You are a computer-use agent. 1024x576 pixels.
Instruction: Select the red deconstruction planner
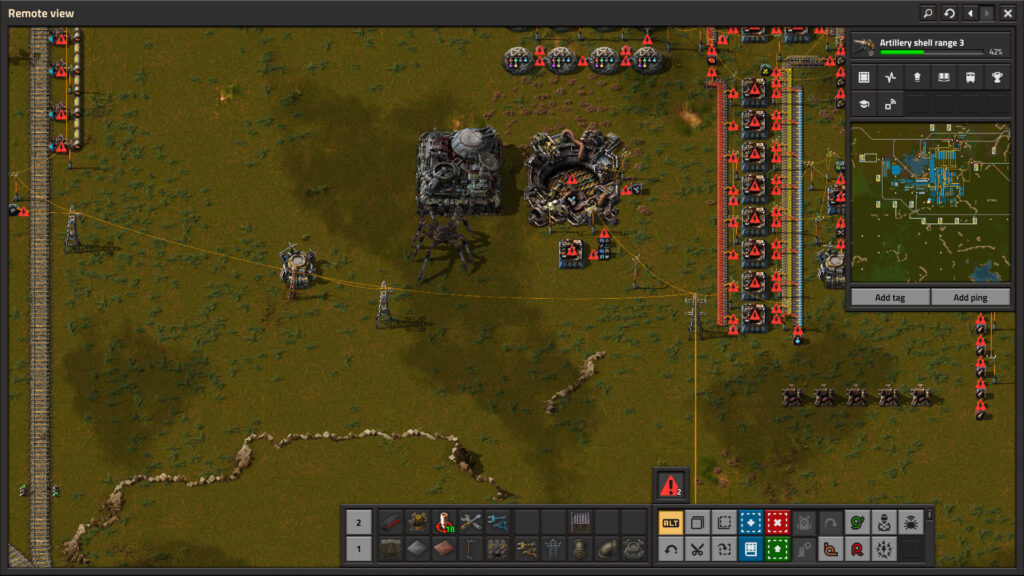point(777,522)
